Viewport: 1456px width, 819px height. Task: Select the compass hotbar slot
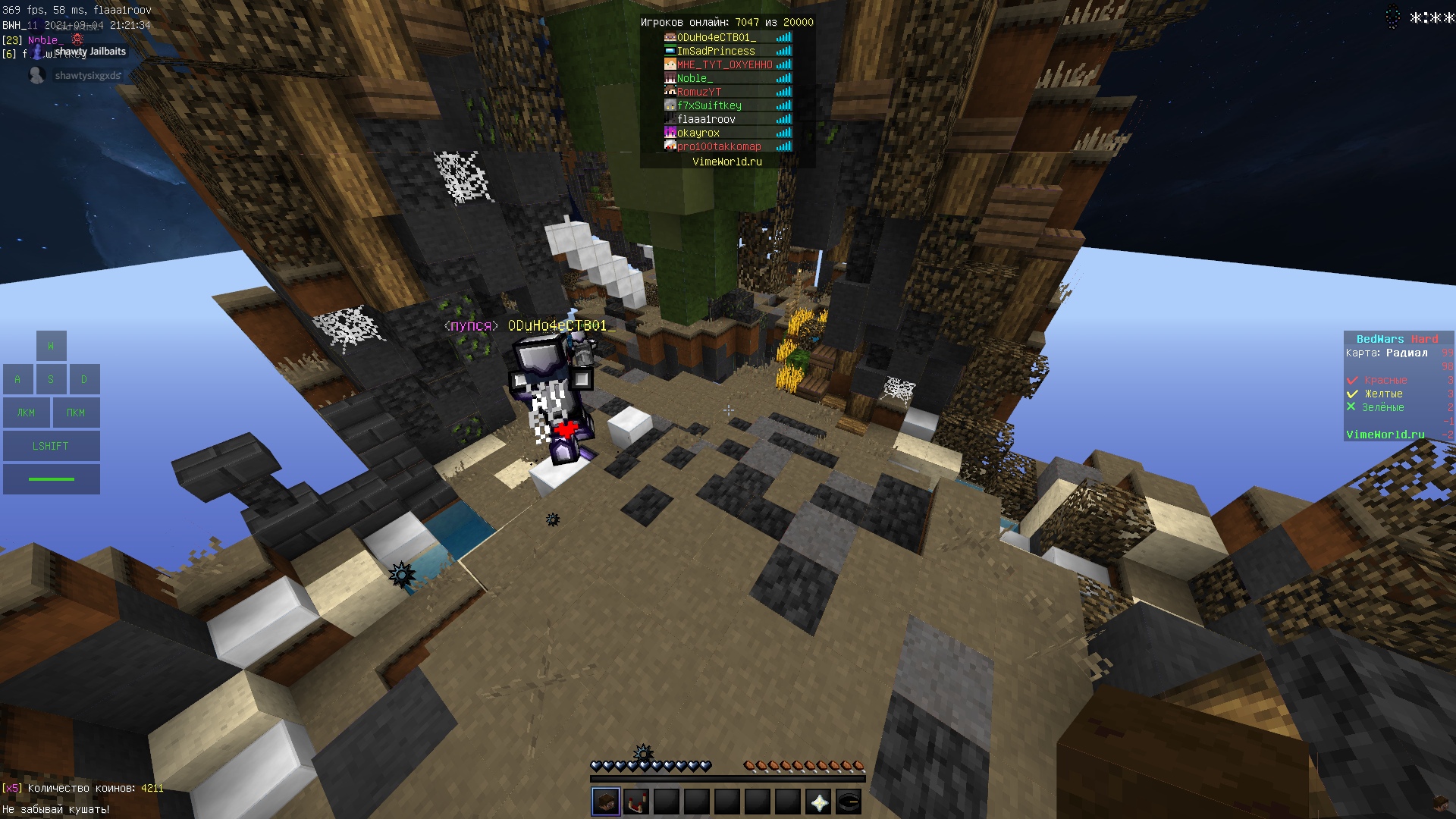click(849, 802)
